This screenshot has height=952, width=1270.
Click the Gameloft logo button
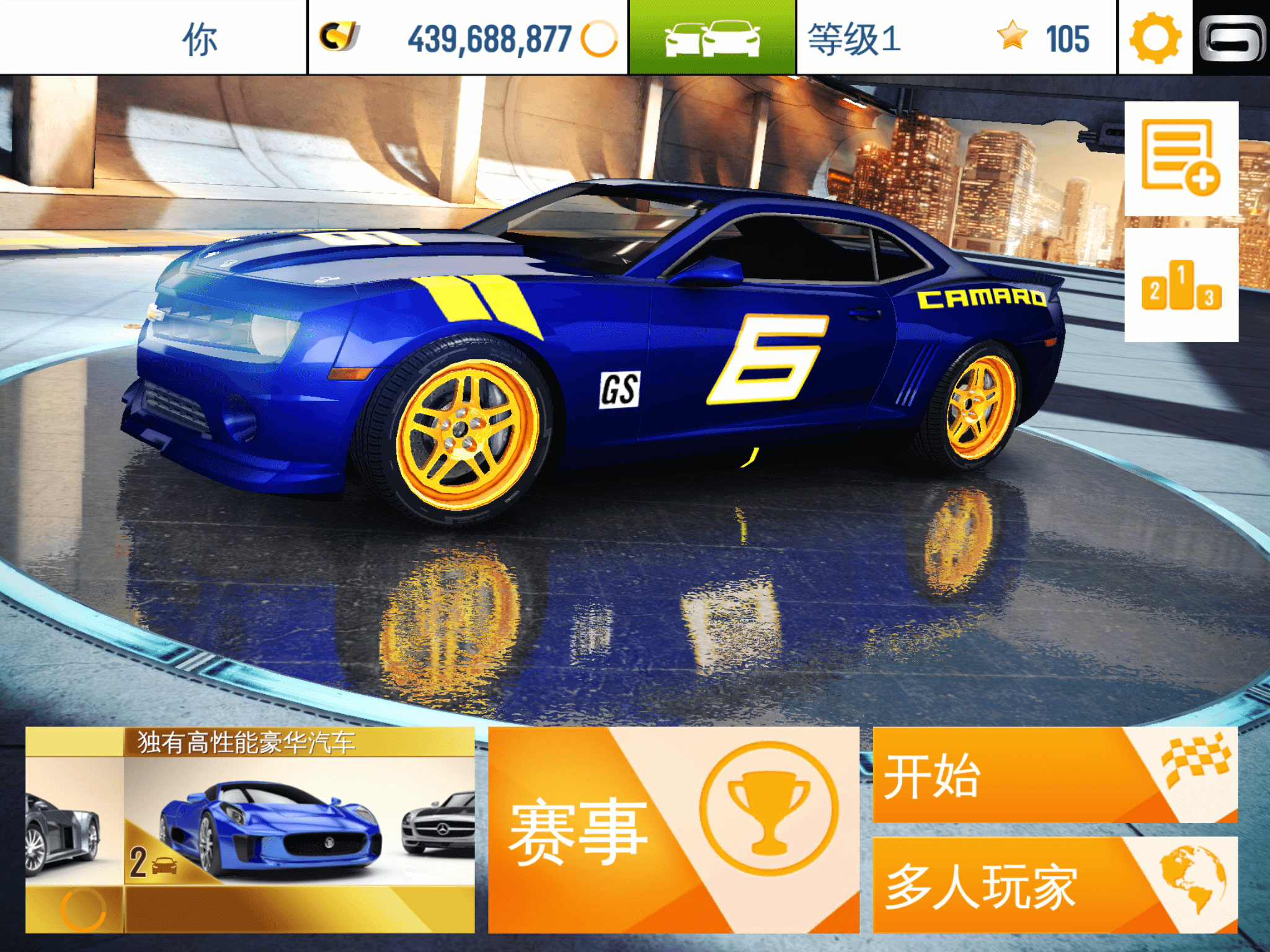click(1232, 37)
